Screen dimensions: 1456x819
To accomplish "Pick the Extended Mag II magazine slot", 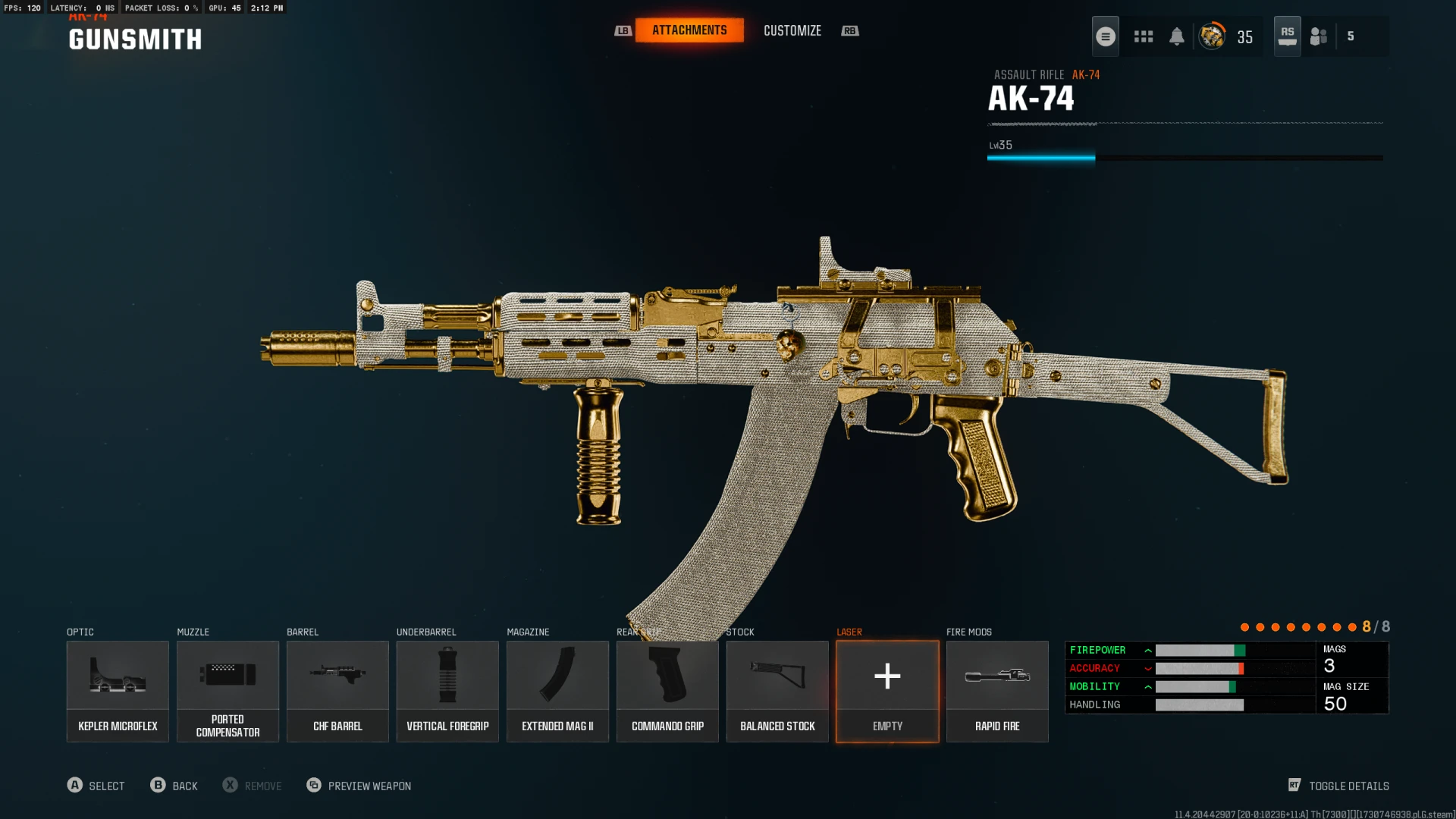I will (x=557, y=691).
